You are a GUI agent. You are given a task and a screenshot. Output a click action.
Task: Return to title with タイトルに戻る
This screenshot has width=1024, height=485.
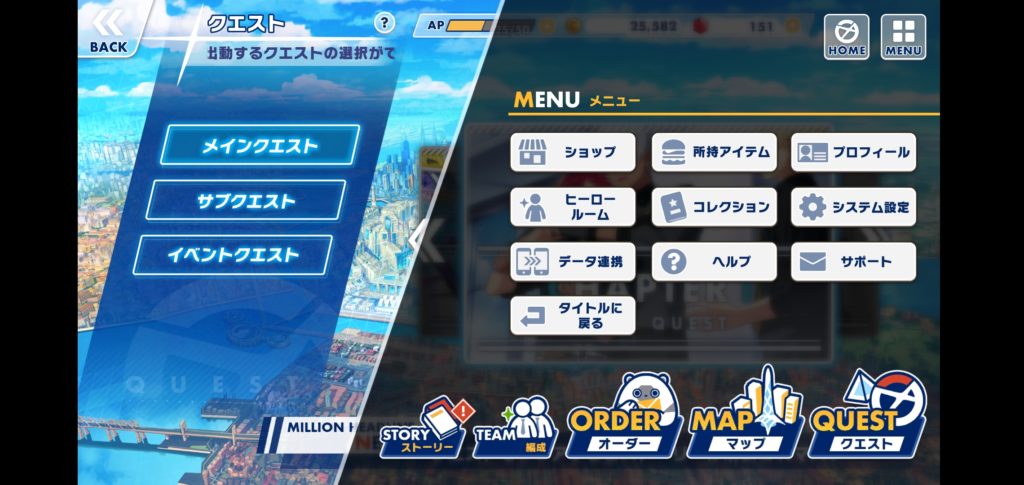coord(573,315)
